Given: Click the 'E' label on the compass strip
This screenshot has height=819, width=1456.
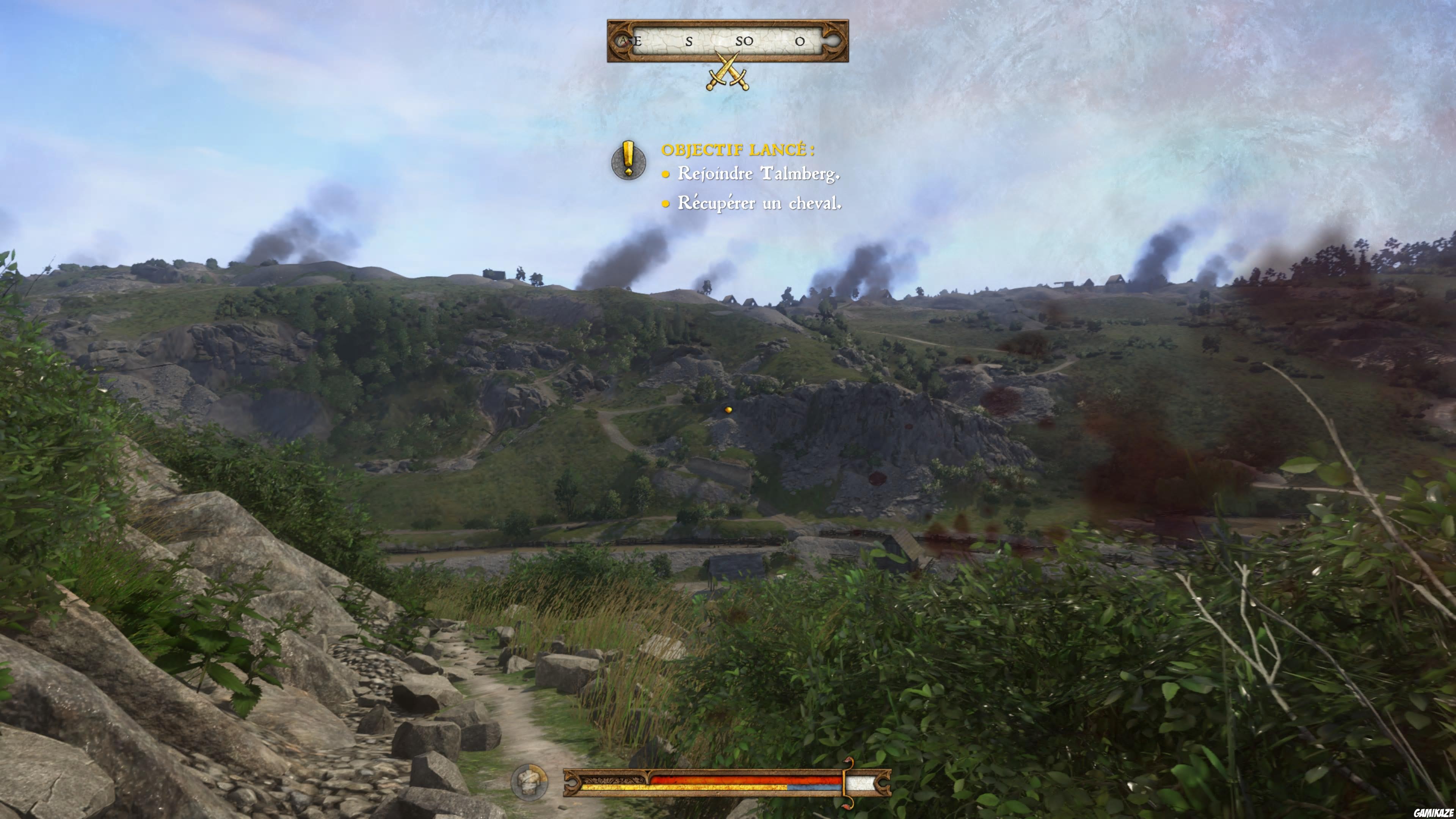Looking at the screenshot, I should click(637, 41).
